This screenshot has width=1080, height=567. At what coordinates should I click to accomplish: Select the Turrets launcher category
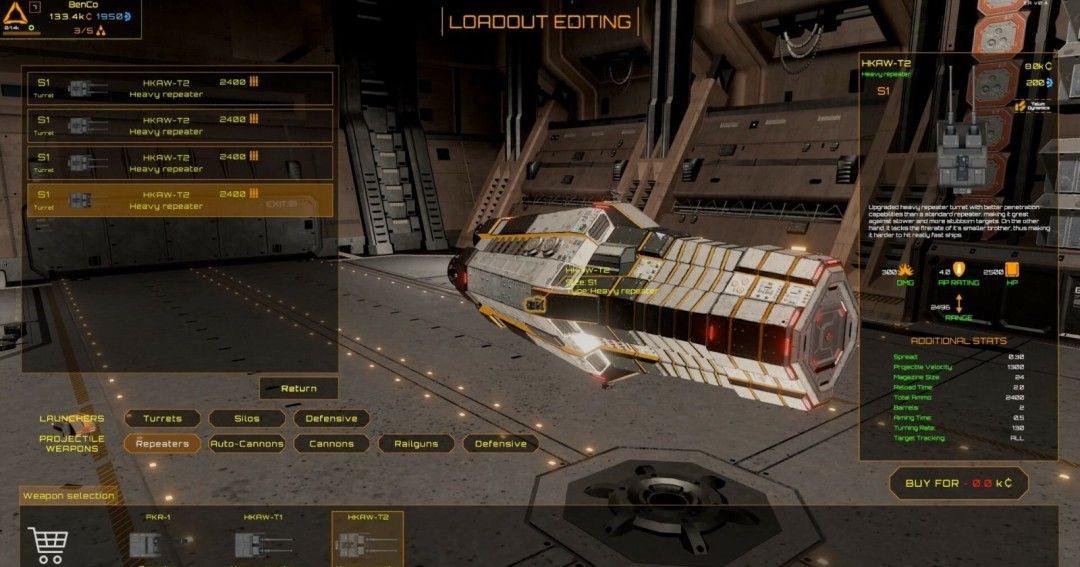pos(162,418)
